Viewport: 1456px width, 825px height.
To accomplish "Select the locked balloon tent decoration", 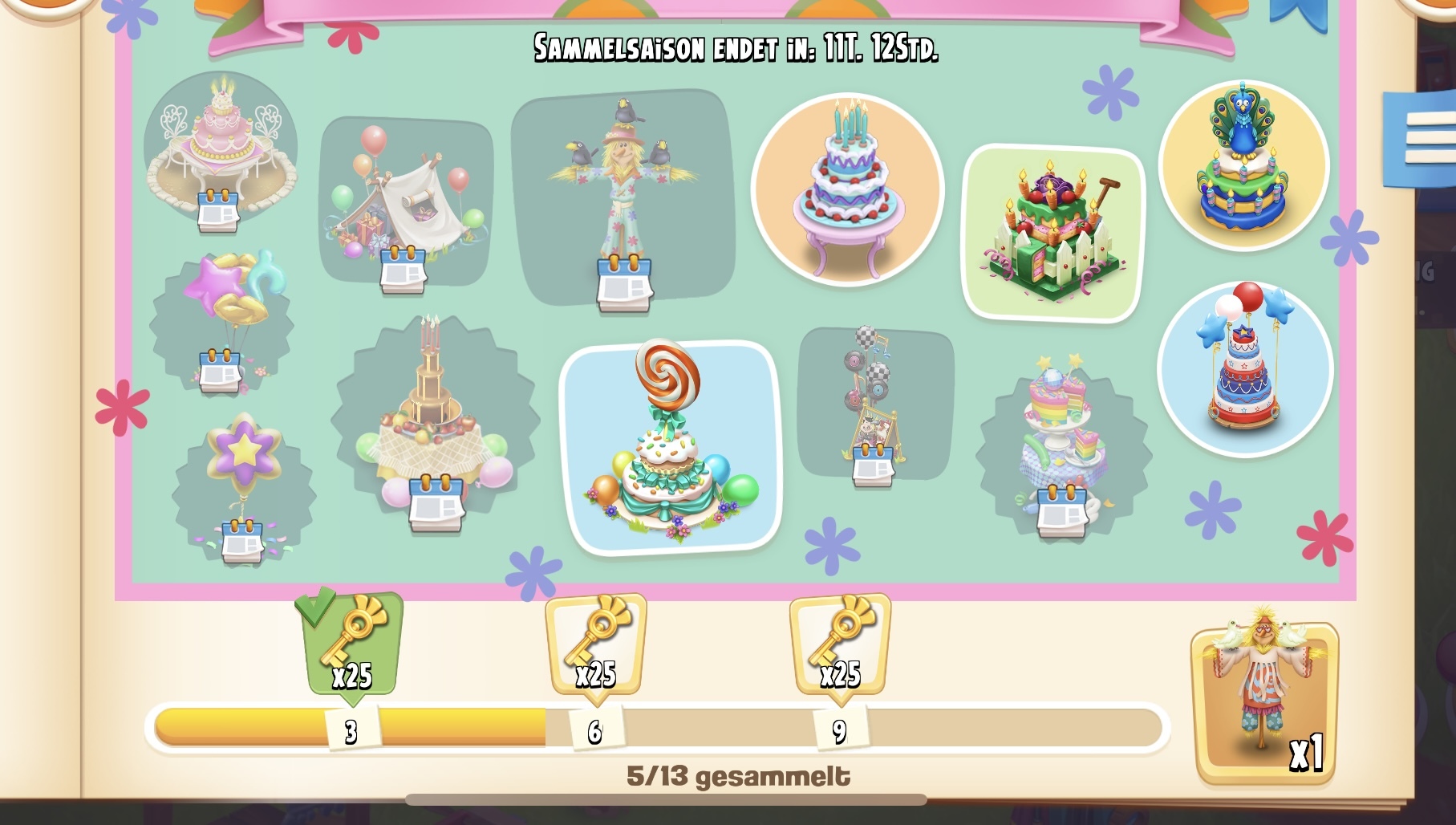I will click(405, 201).
